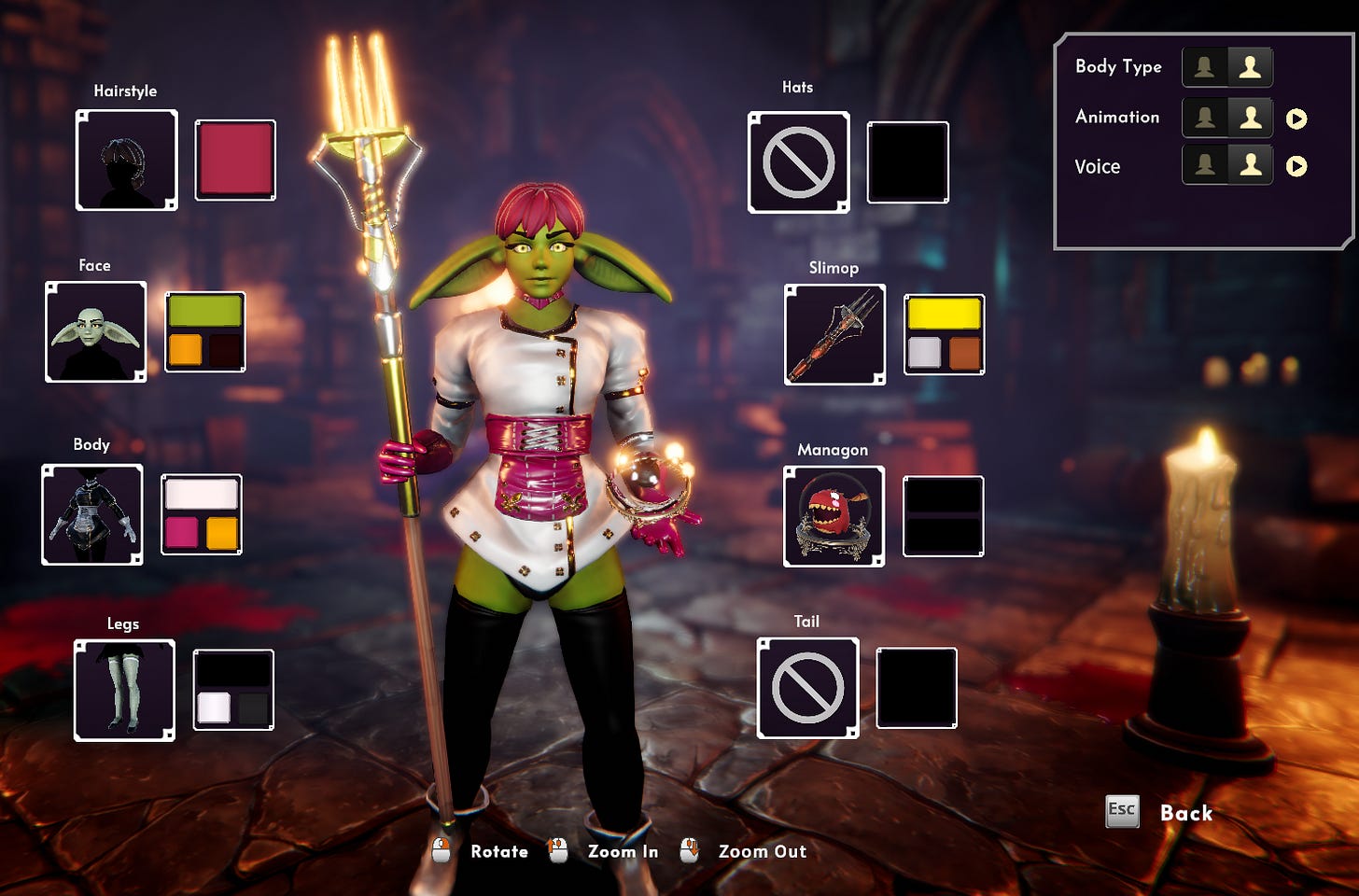Edit the Slimop color palette
Image resolution: width=1359 pixels, height=896 pixels.
click(944, 334)
